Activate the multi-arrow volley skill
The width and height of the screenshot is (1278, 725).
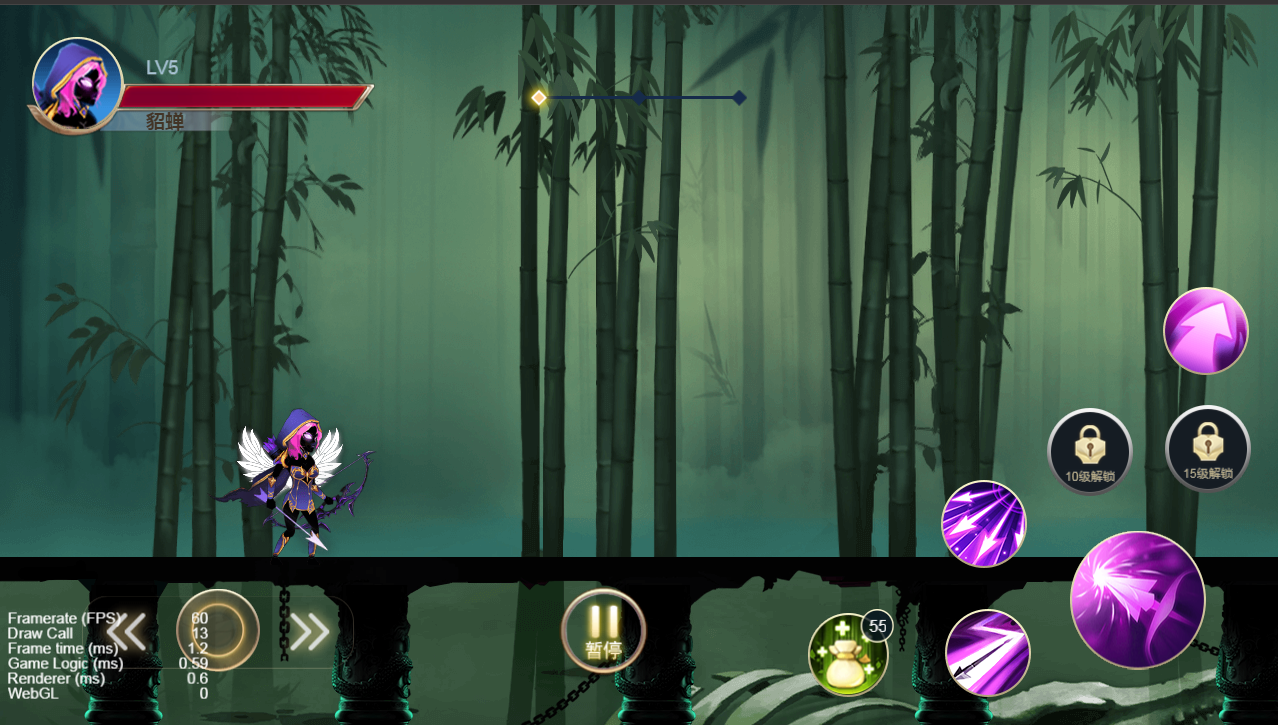click(984, 524)
